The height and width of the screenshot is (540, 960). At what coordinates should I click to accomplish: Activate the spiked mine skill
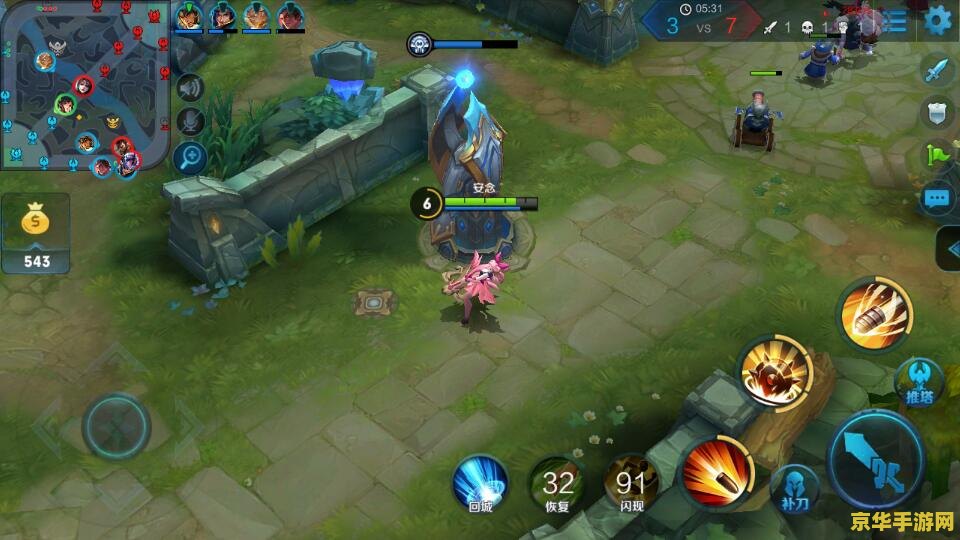[774, 374]
